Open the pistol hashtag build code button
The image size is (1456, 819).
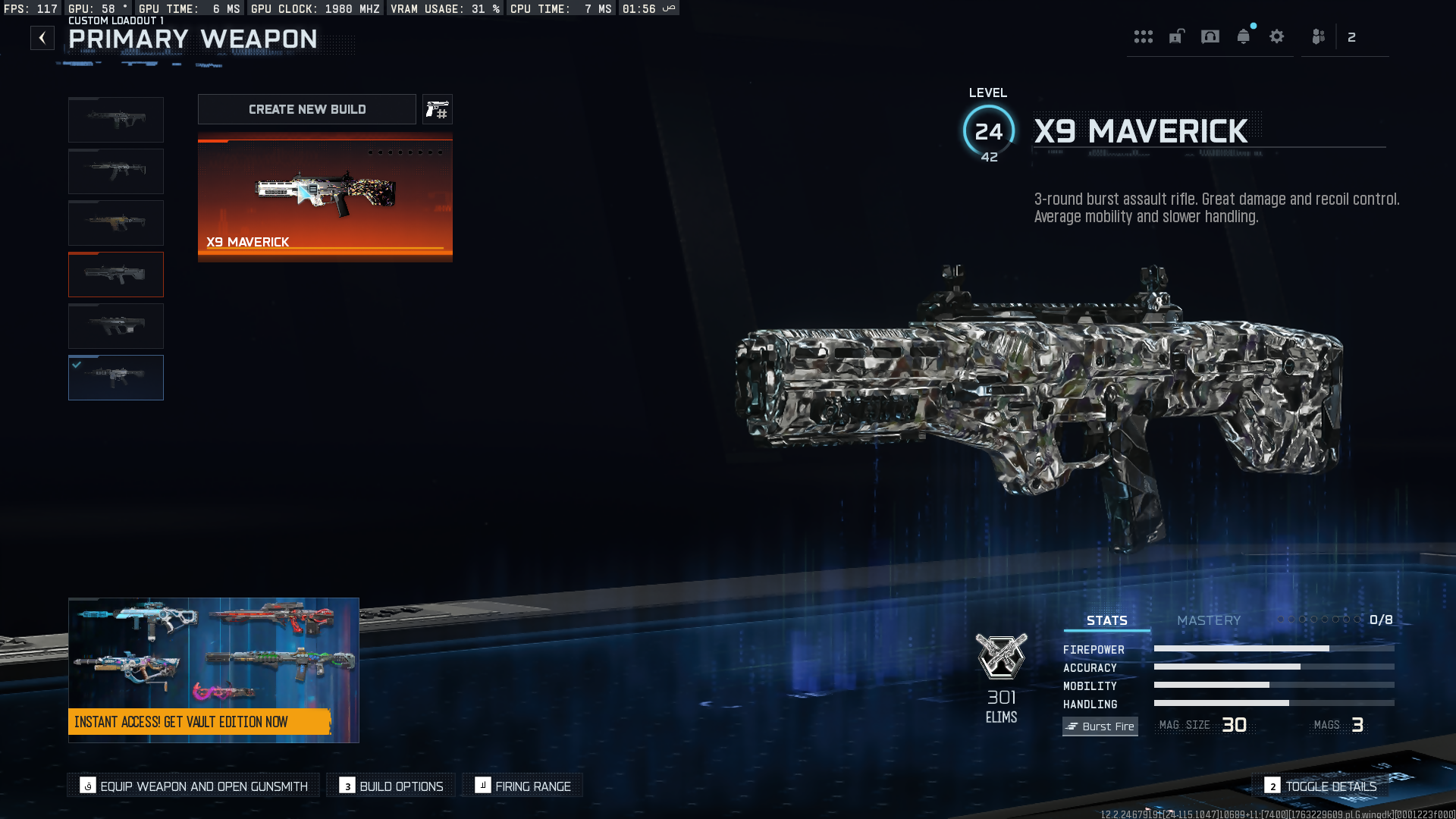coord(438,109)
